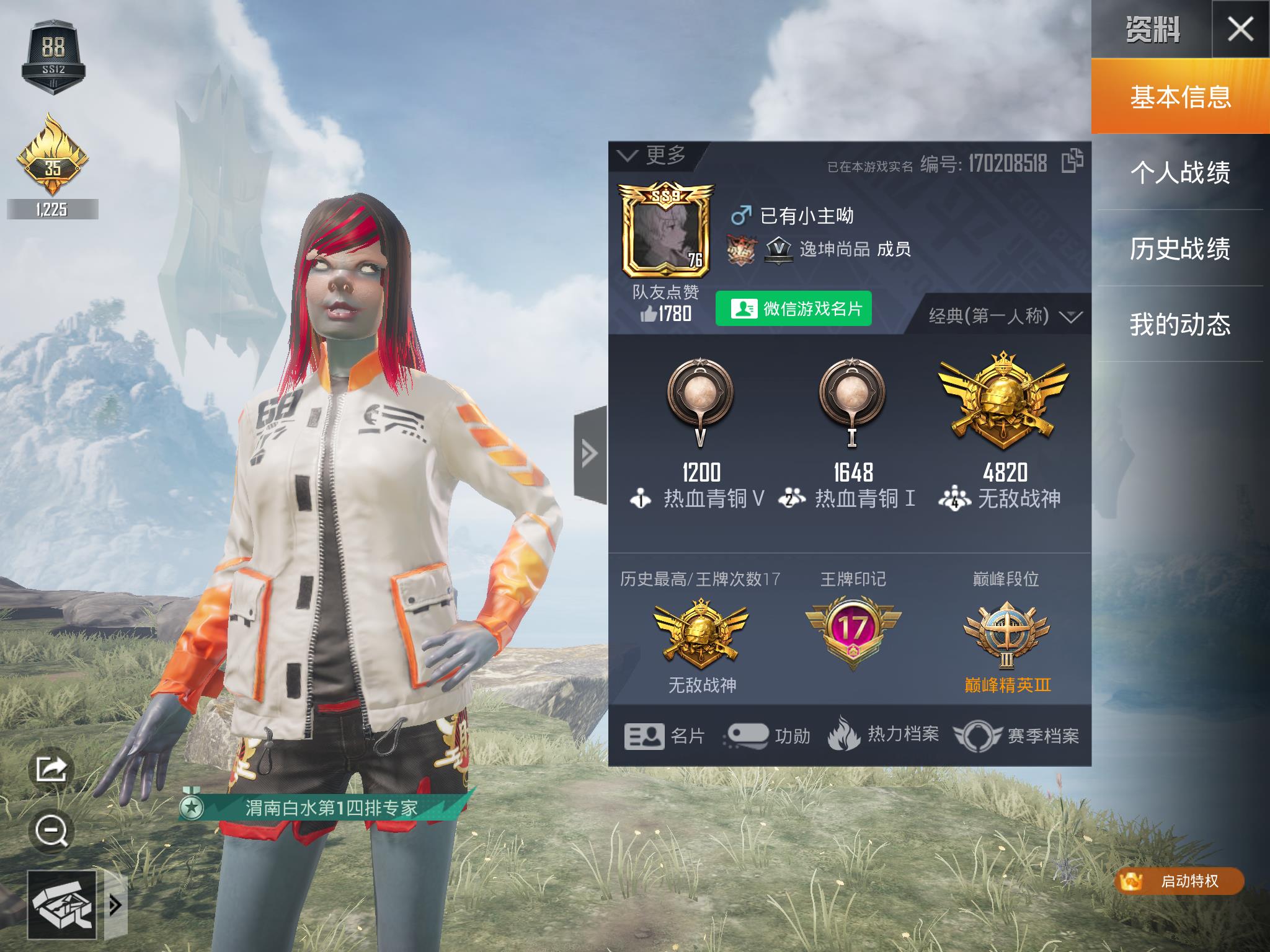Screen dimensions: 1270x952
Task: Switch to the 个人战绩 tab
Action: tap(1179, 172)
